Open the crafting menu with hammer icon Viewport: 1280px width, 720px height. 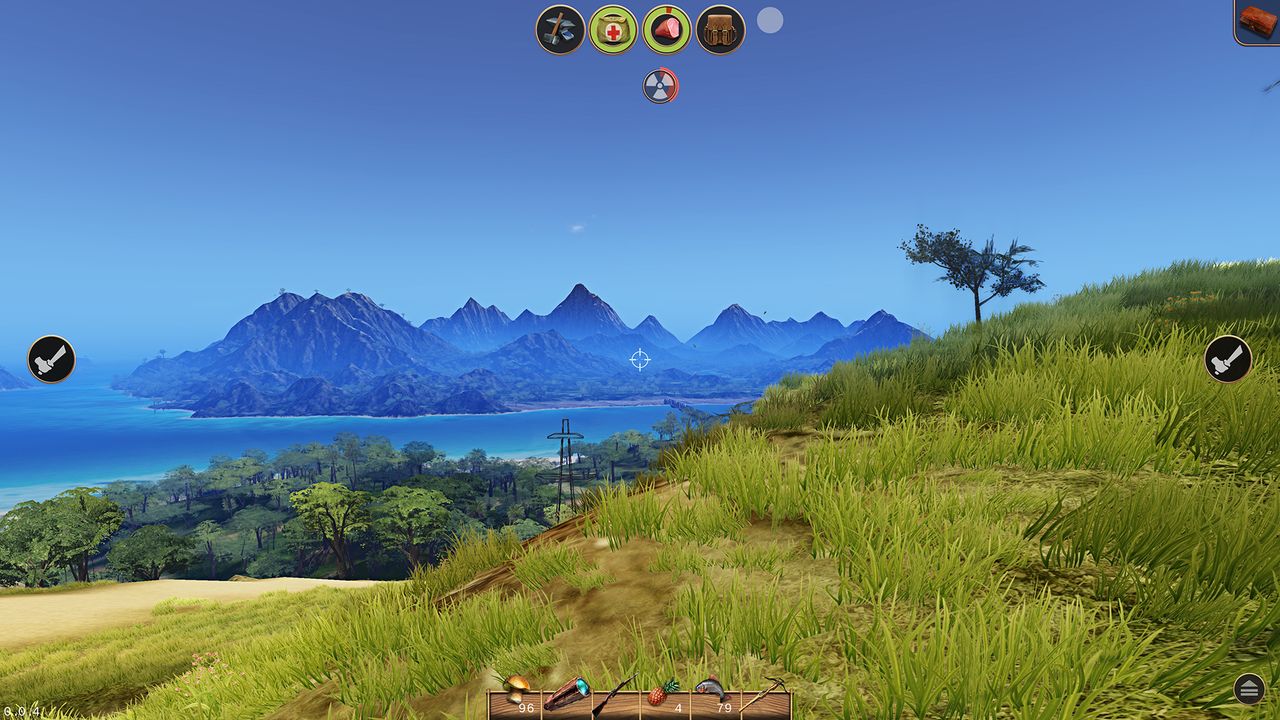[x=561, y=28]
